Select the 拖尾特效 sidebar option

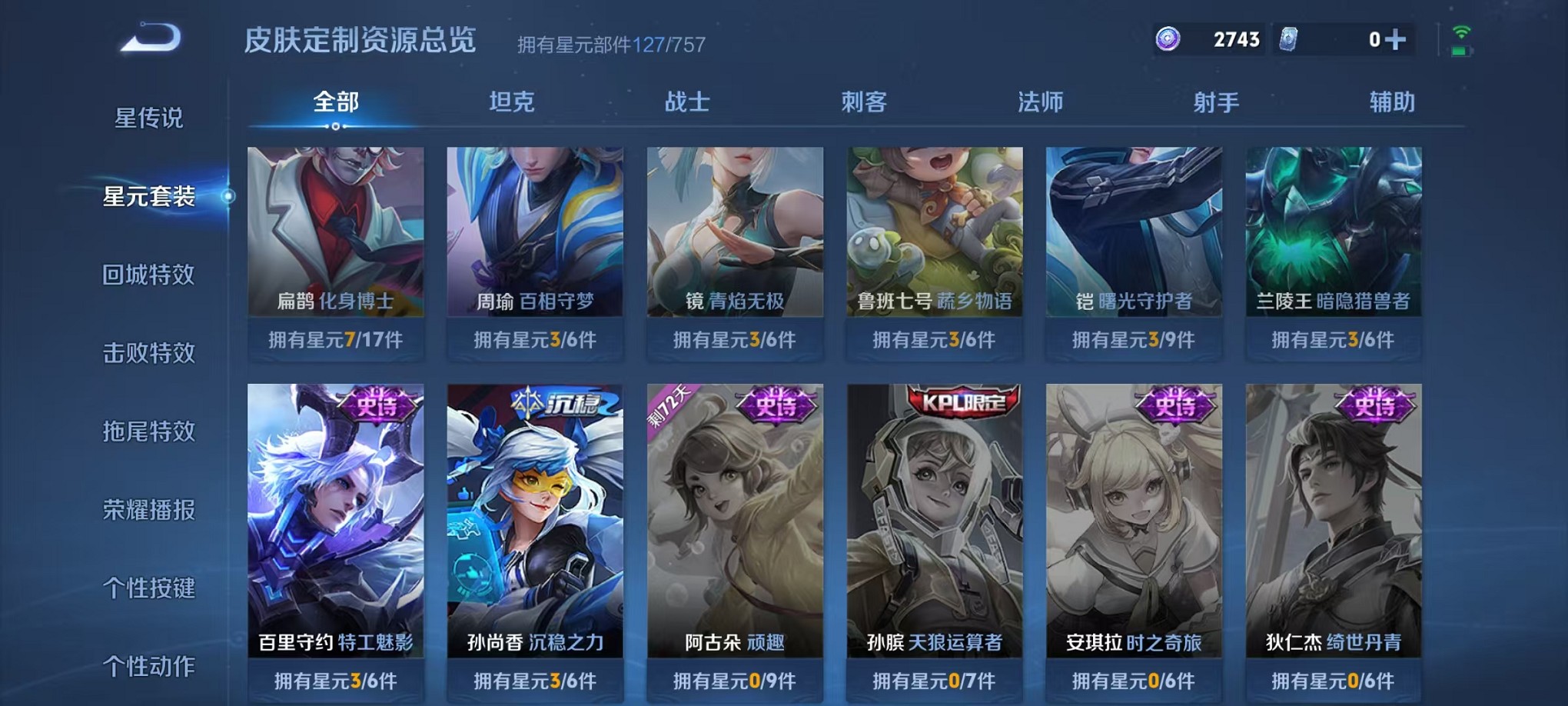(151, 431)
